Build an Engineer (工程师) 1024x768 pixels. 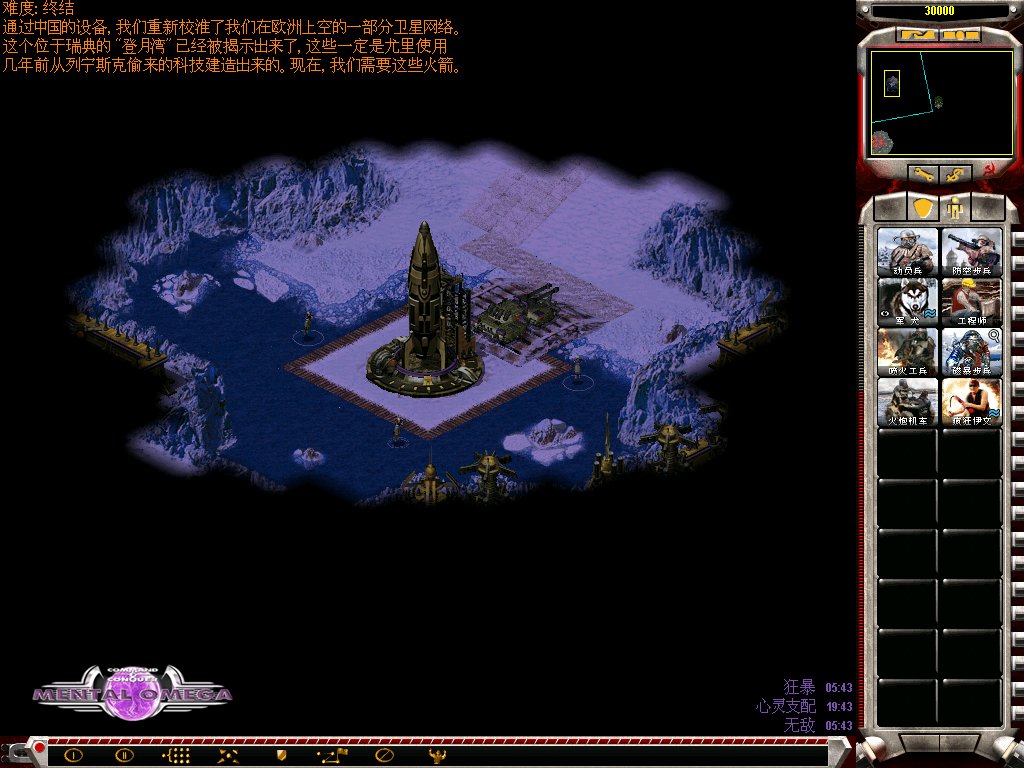click(x=971, y=301)
